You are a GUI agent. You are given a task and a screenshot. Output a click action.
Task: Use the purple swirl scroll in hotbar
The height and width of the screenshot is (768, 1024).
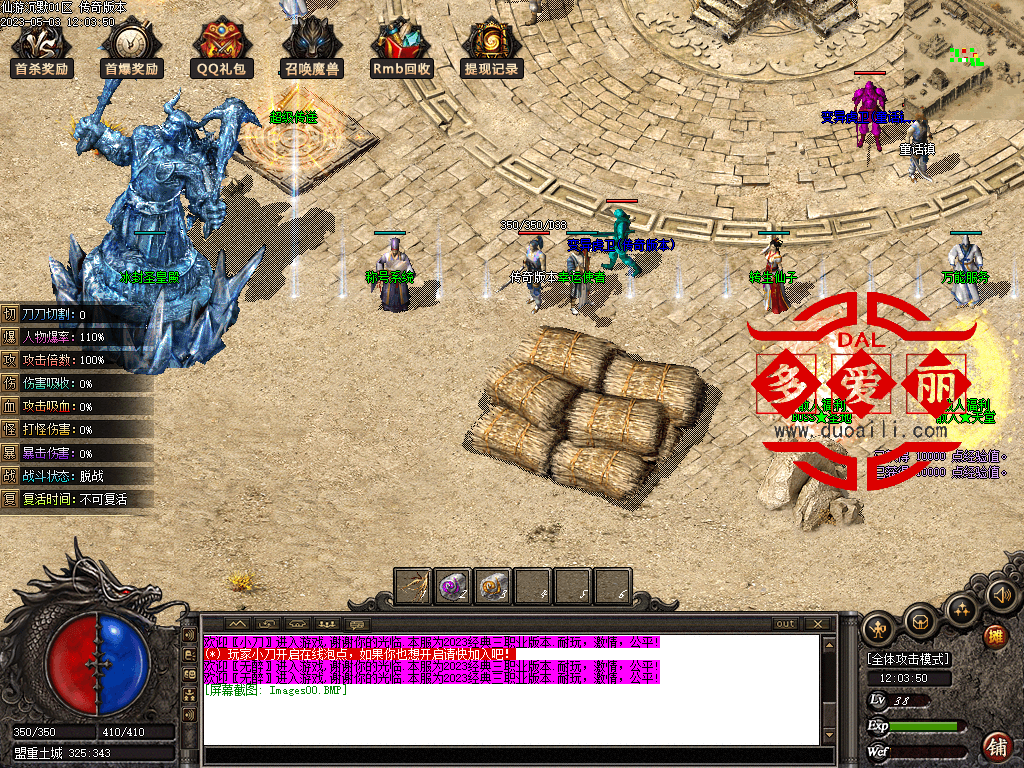453,586
